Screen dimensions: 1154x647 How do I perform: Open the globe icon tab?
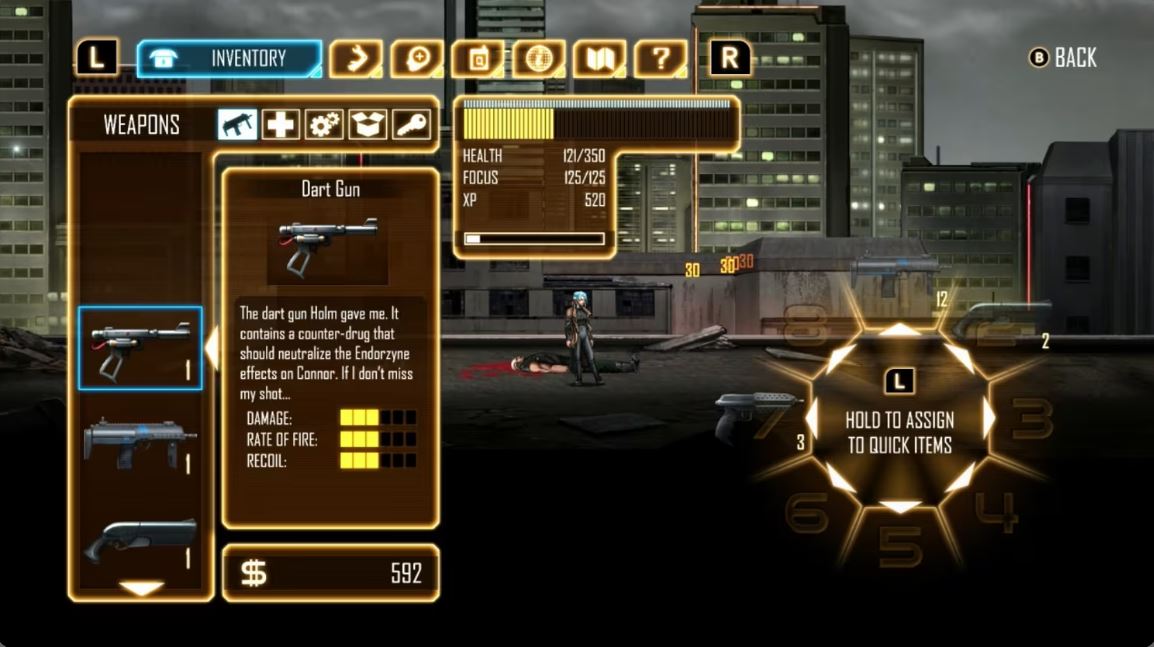pyautogui.click(x=539, y=59)
